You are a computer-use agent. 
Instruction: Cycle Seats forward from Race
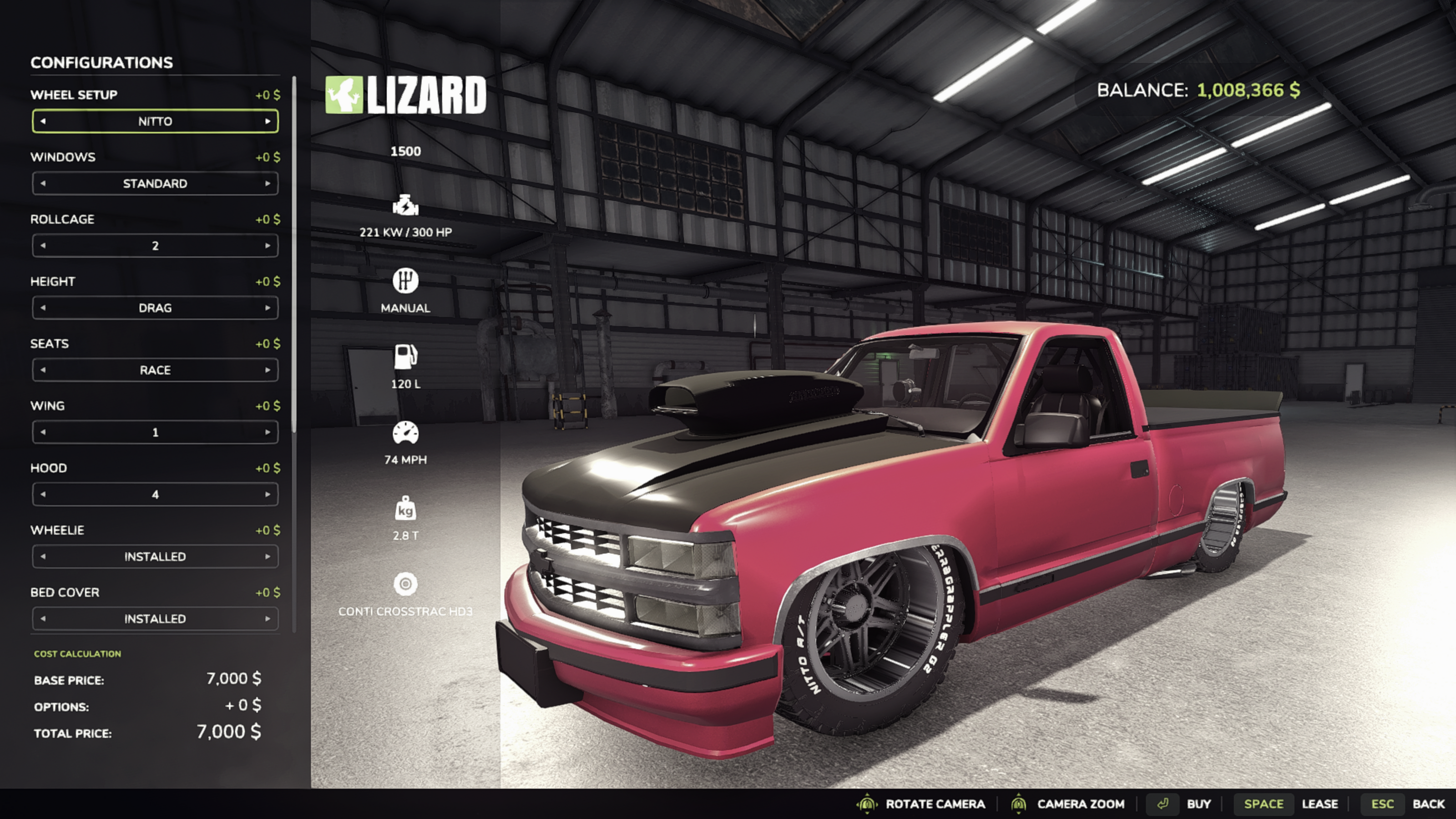click(268, 370)
